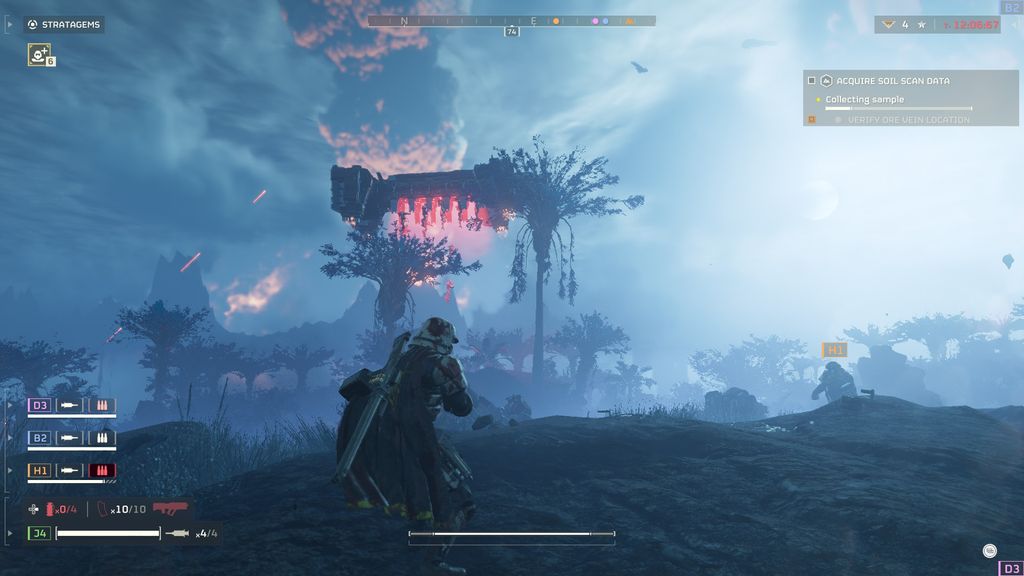Screen dimensions: 1024x576
Task: Open the Stratagems menu label
Action: click(63, 24)
